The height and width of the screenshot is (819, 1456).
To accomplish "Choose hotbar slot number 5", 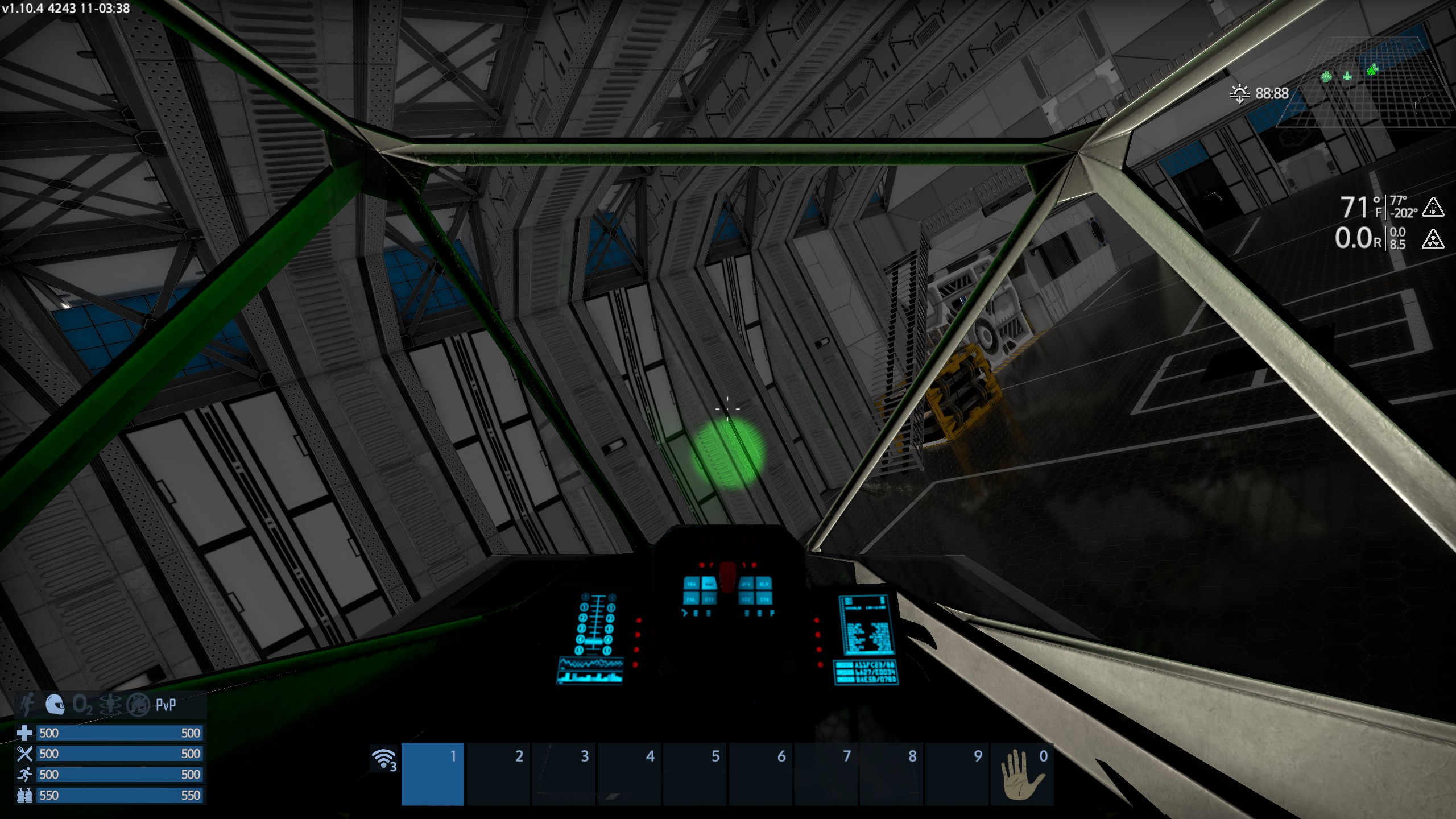I will point(695,773).
